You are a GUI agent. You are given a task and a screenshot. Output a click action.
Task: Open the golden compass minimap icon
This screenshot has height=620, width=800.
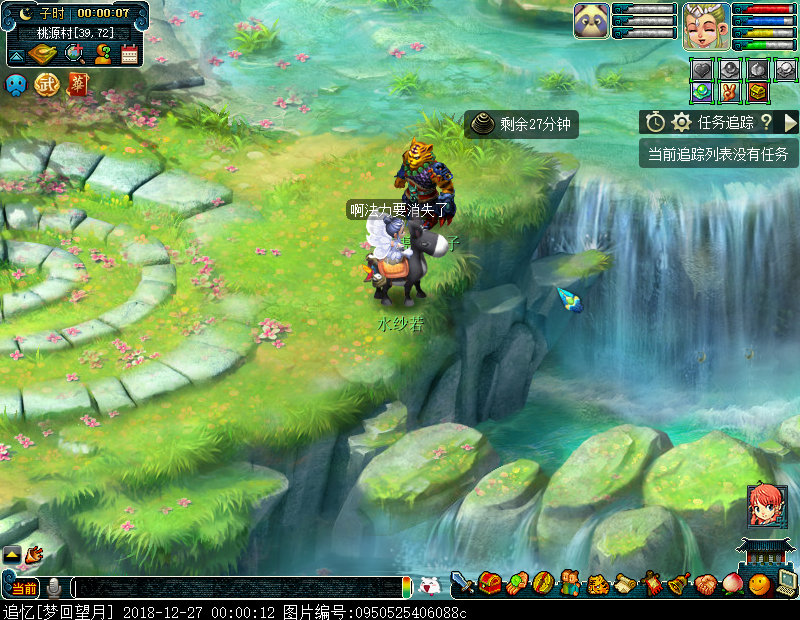coord(44,54)
